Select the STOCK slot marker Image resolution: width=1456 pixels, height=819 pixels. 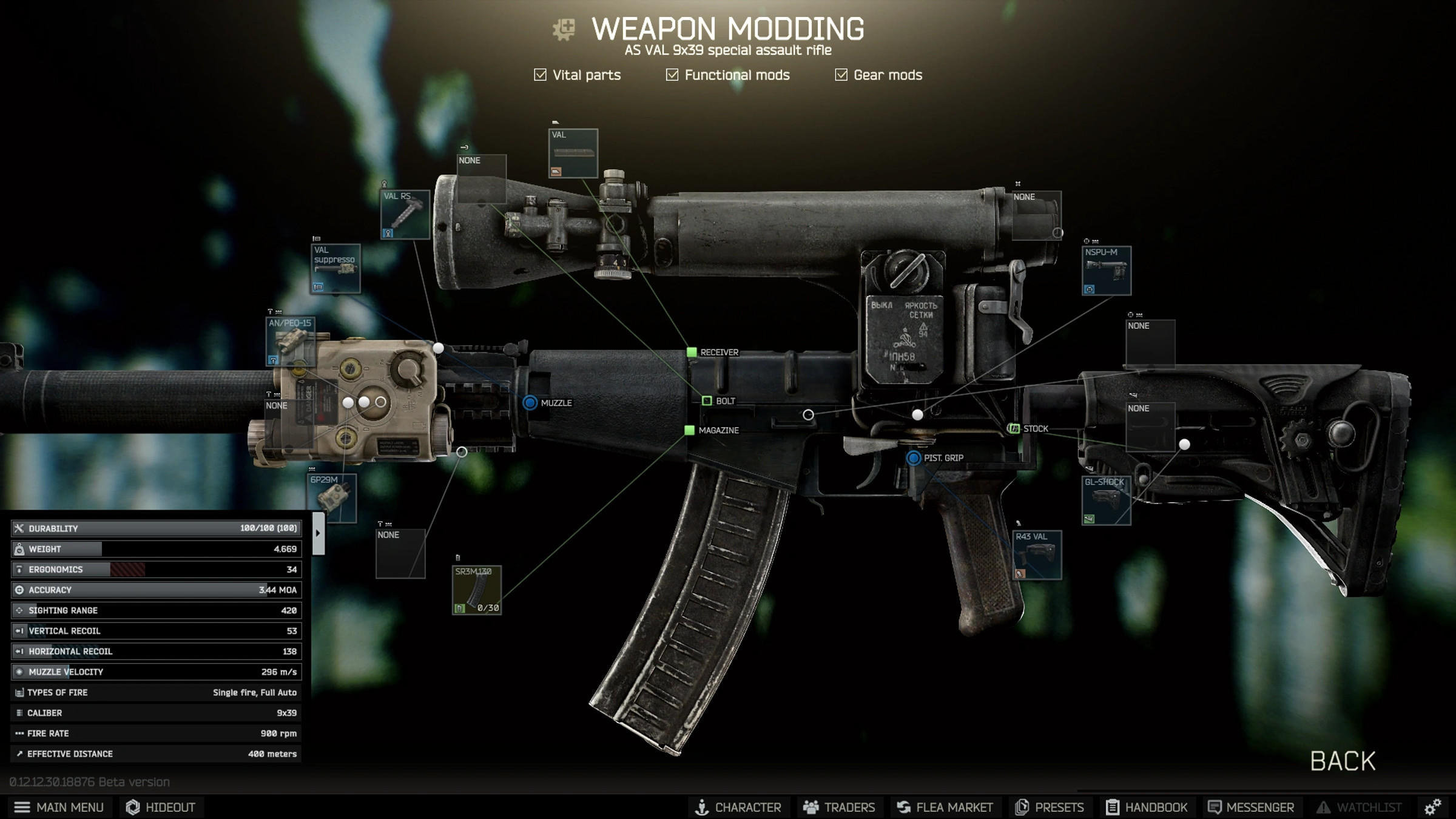tap(1016, 429)
